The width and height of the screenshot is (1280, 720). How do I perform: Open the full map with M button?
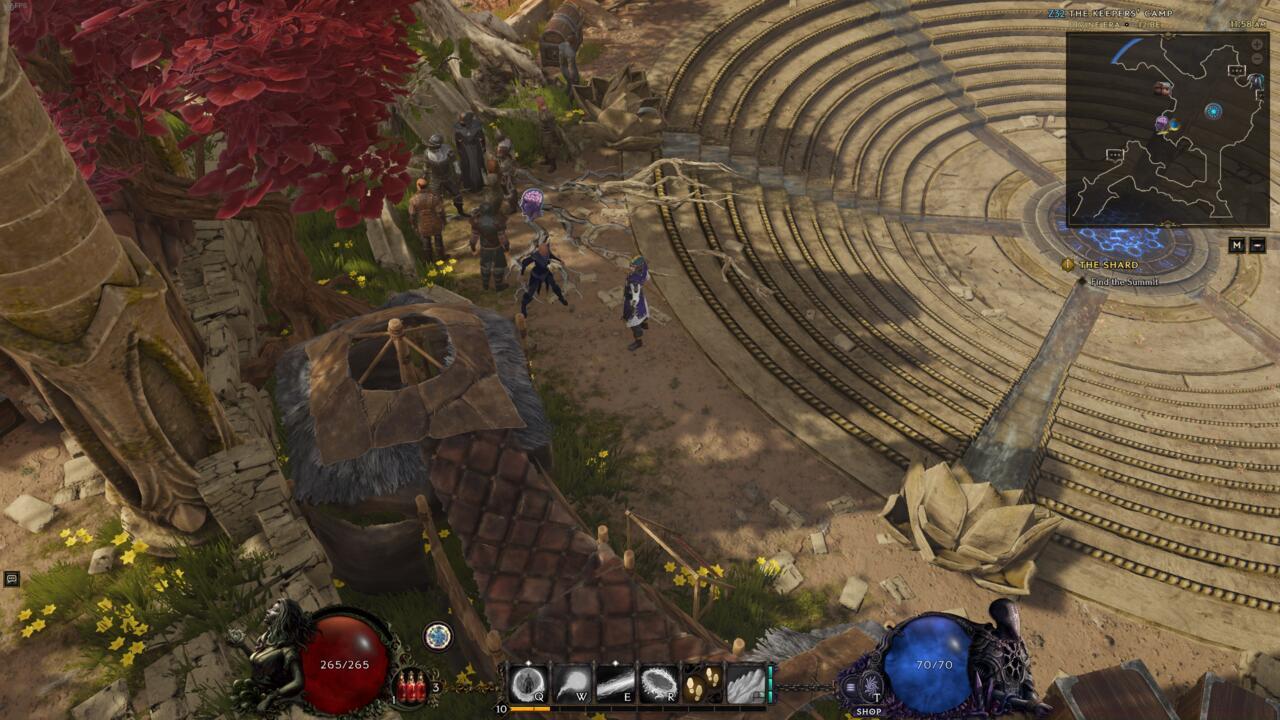1237,245
